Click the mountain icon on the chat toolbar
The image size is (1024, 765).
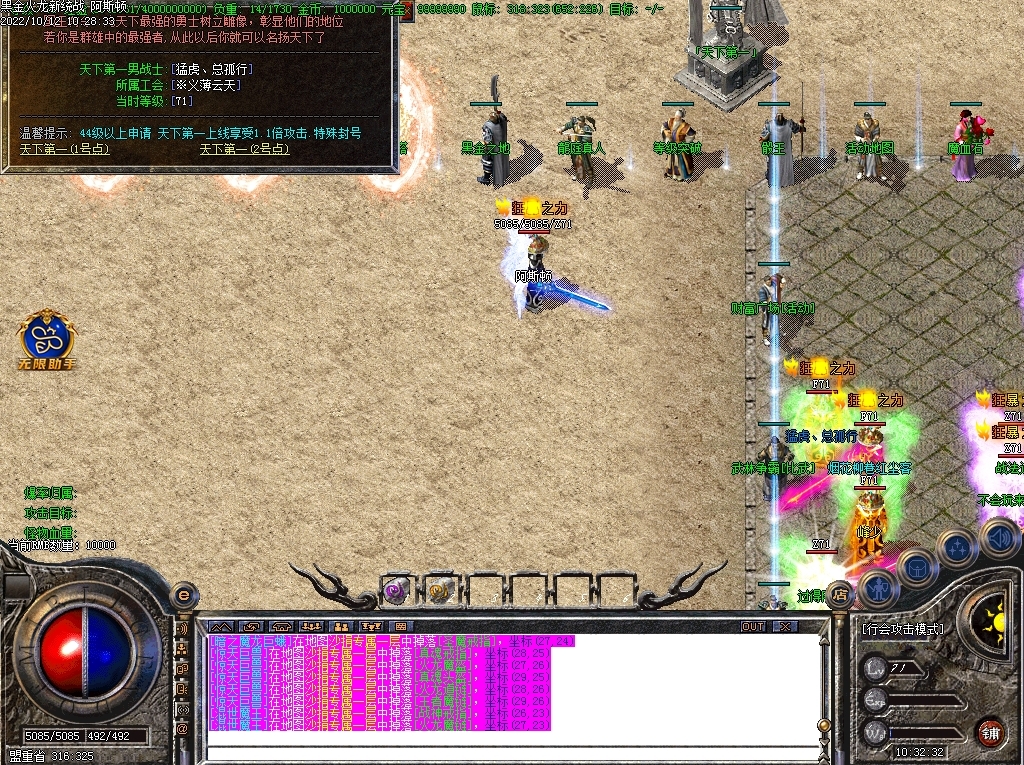[220, 627]
